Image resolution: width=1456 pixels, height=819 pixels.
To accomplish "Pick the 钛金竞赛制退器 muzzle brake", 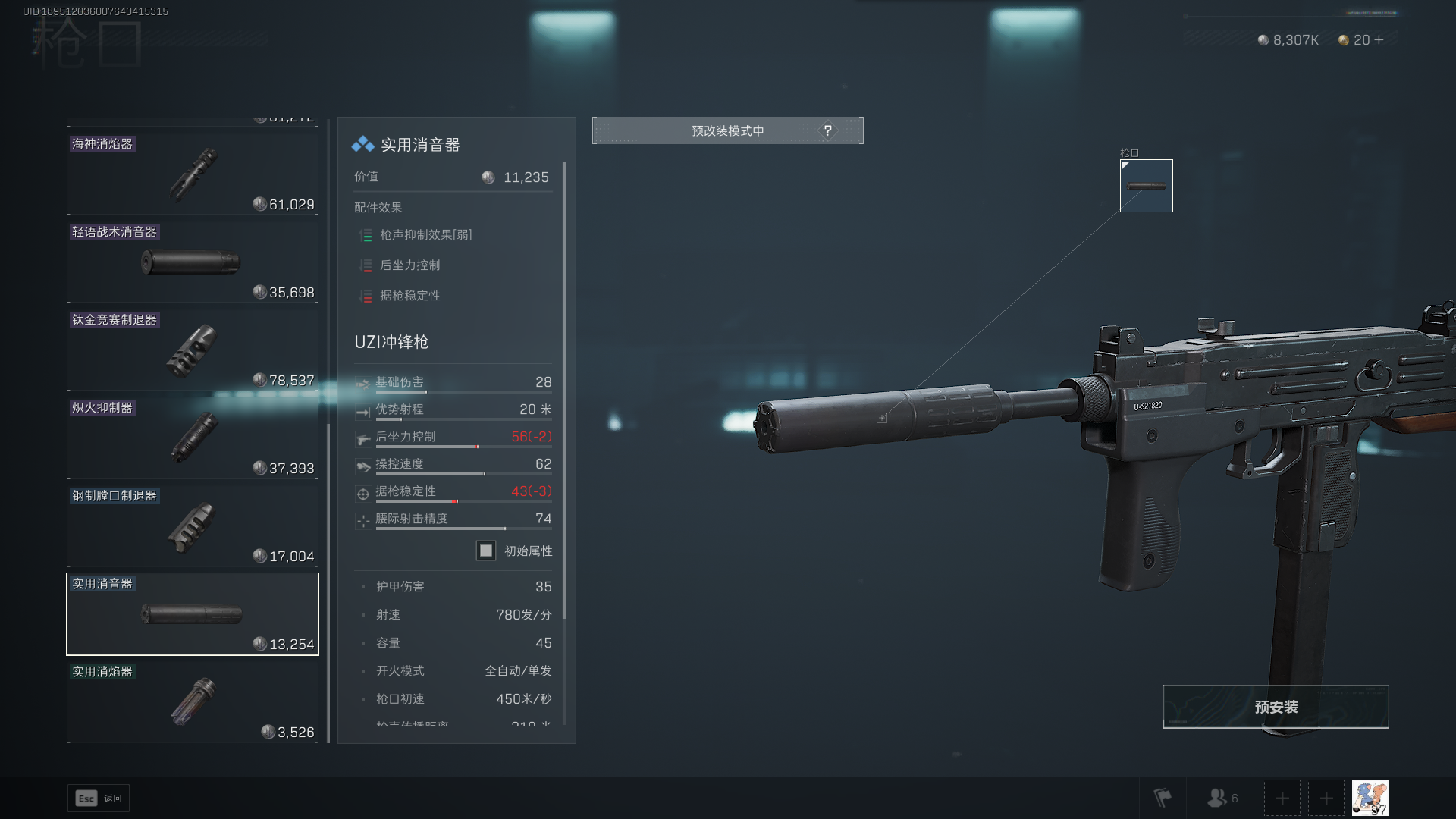I will pos(193,350).
